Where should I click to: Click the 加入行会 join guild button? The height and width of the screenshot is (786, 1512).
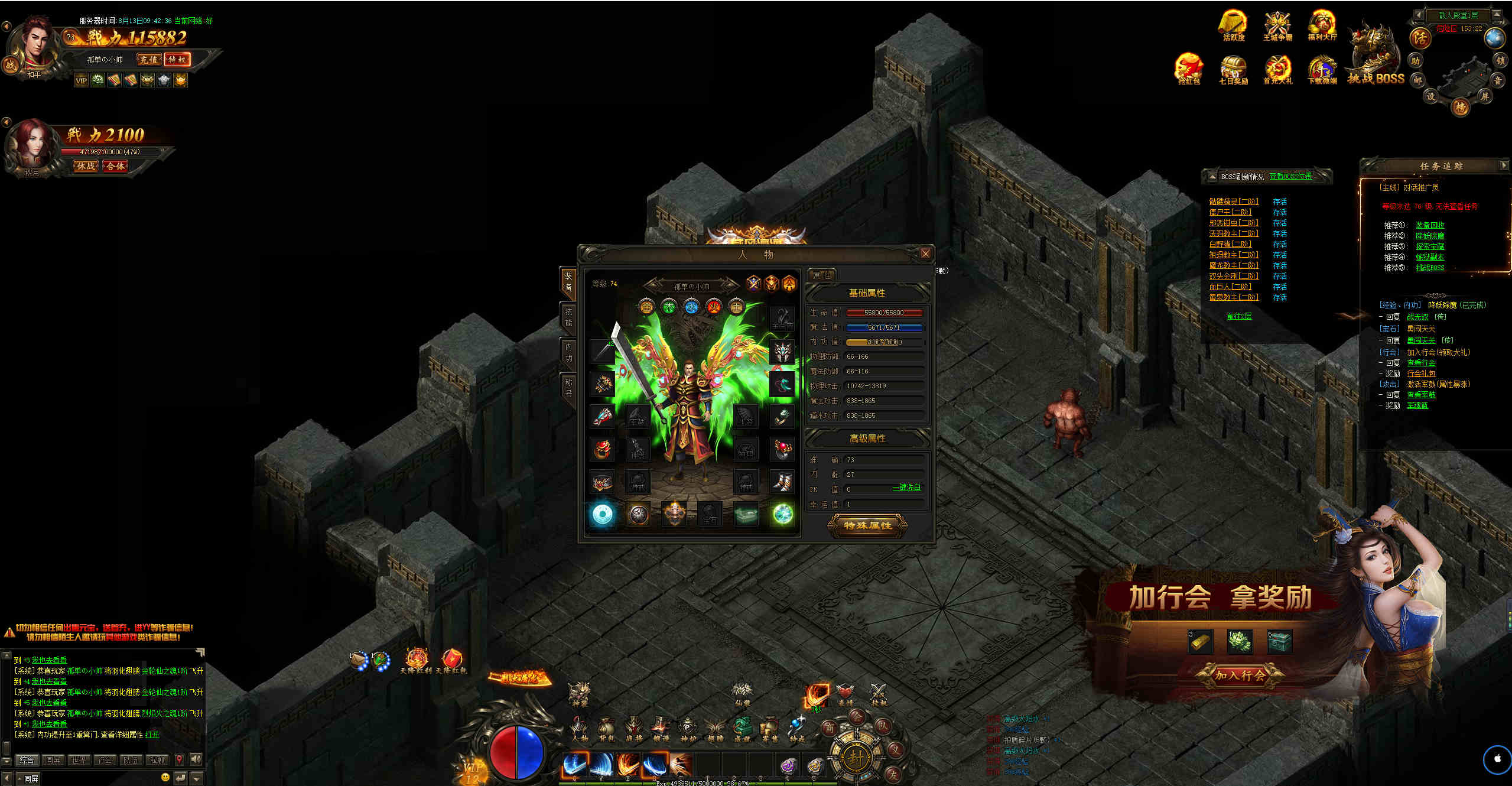click(x=1239, y=675)
